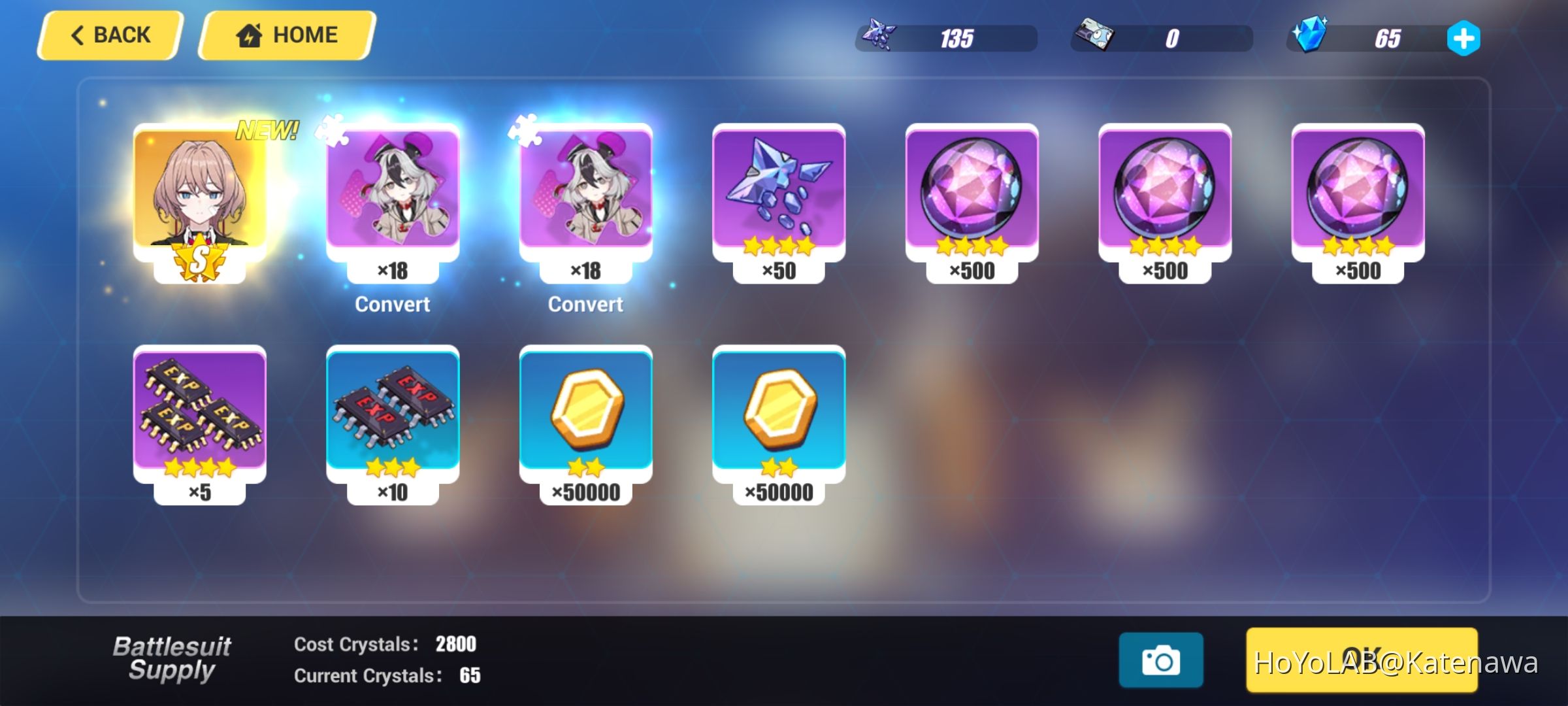This screenshot has width=1568, height=706.
Task: Select the new S-rank battlesuit character card
Action: point(196,196)
